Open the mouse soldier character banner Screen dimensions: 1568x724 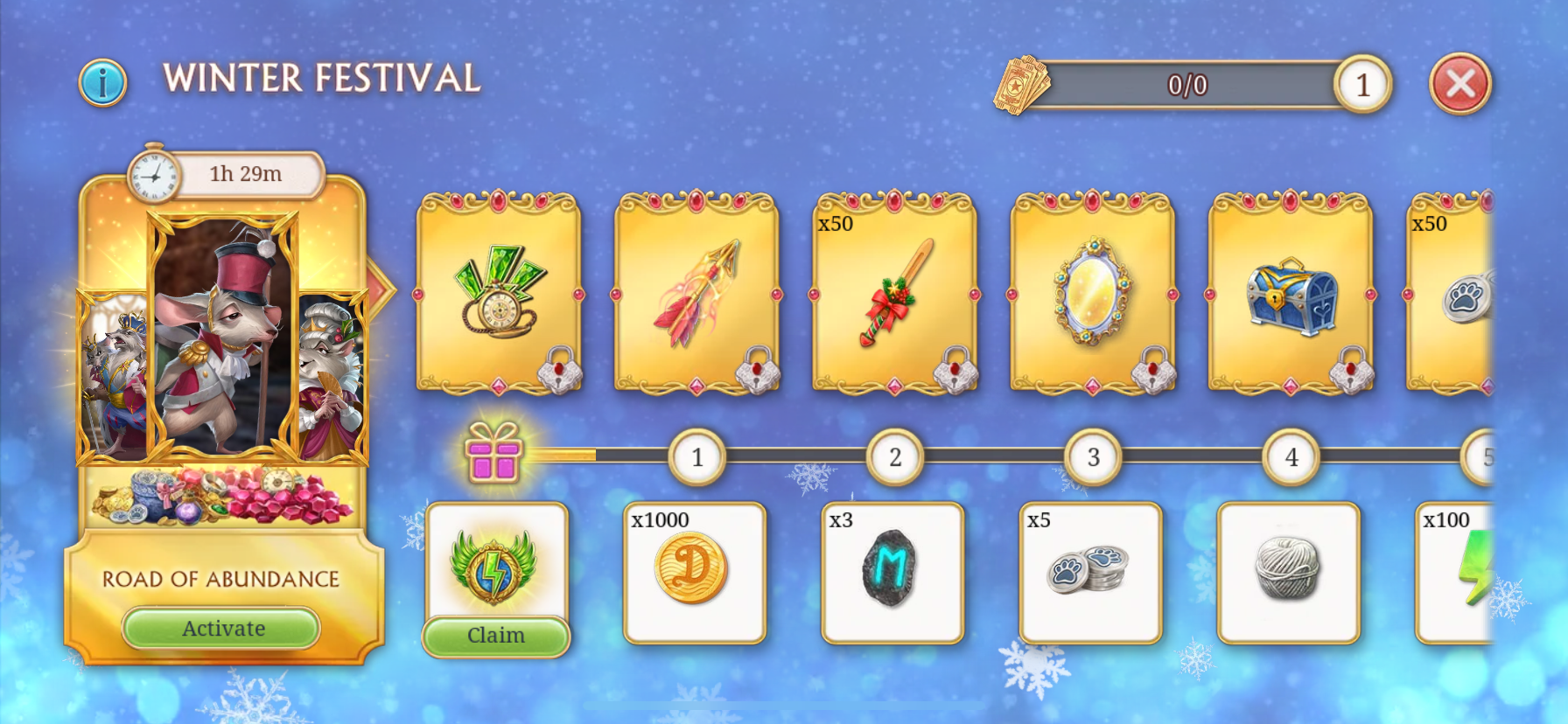(222, 337)
